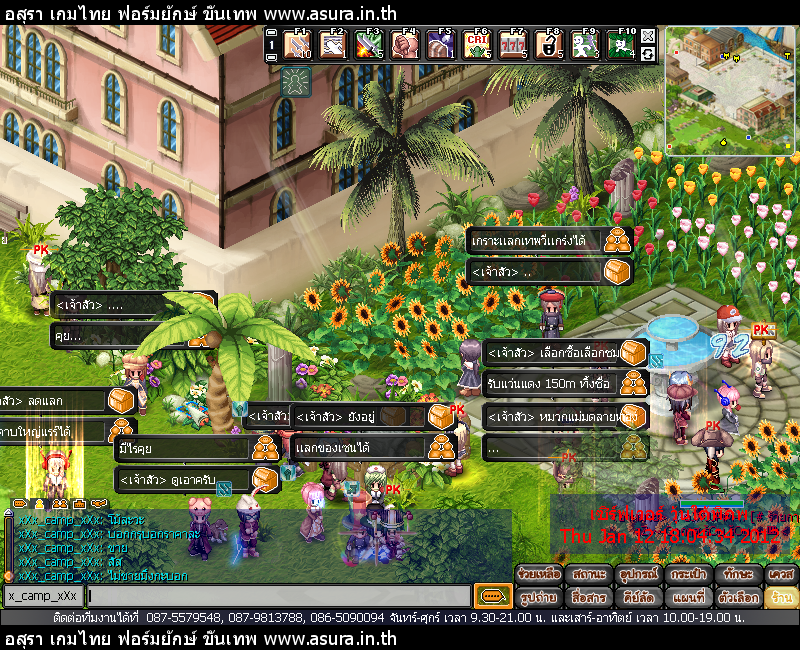Use the F4 fist punch skill
Screen dimensions: 800x650
click(404, 45)
